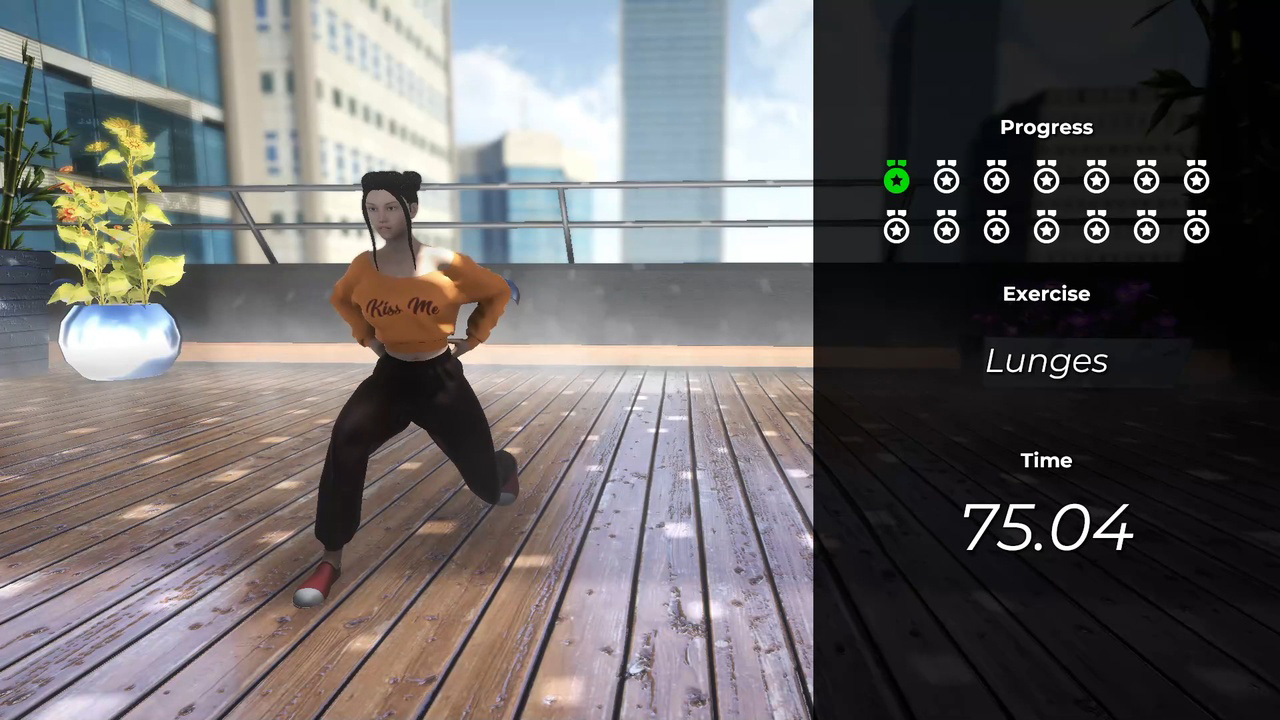Expand the Progress medal panel
Screen dimensions: 1280x720
(x=1046, y=204)
